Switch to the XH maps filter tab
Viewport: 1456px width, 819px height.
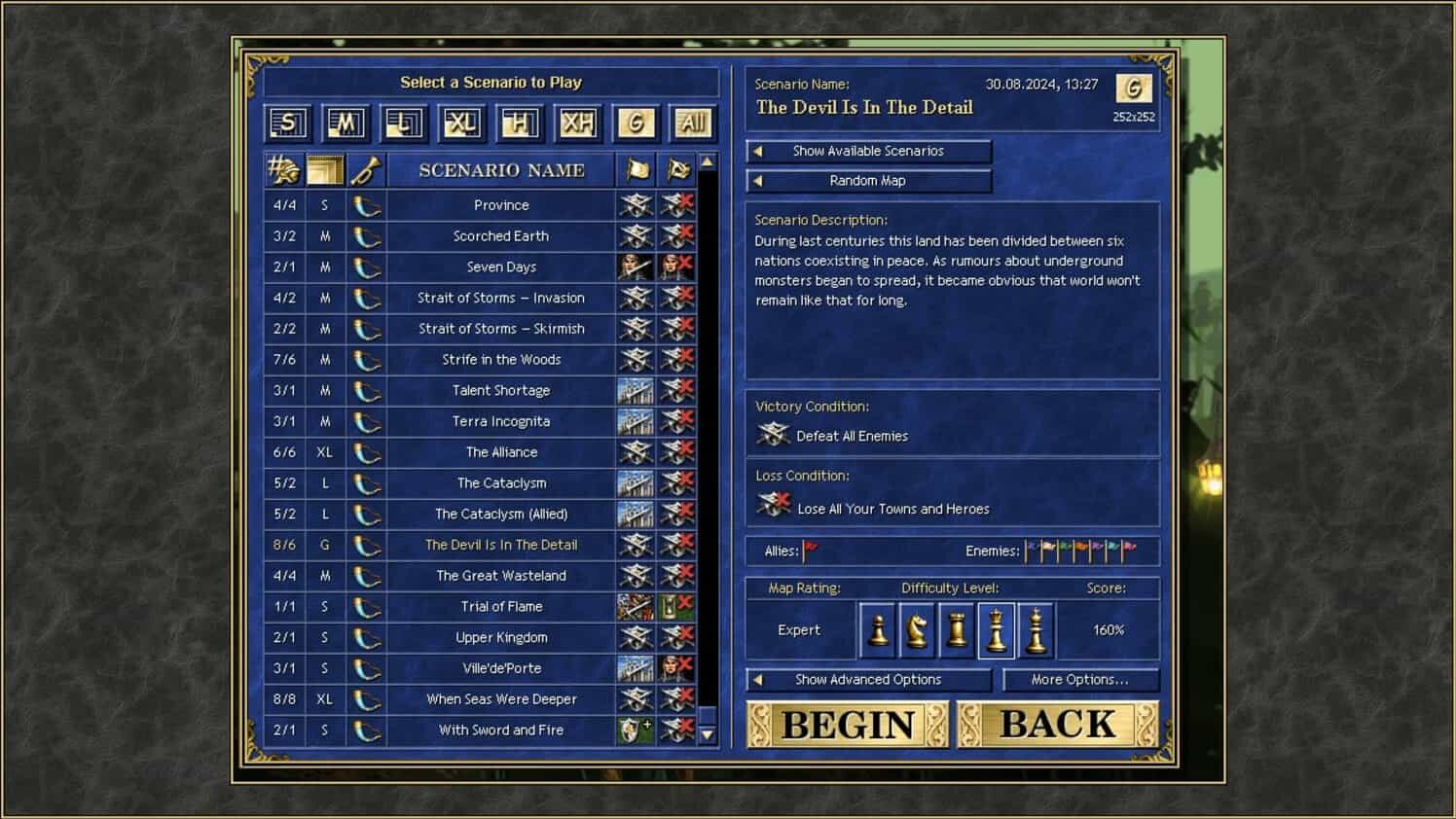point(576,123)
